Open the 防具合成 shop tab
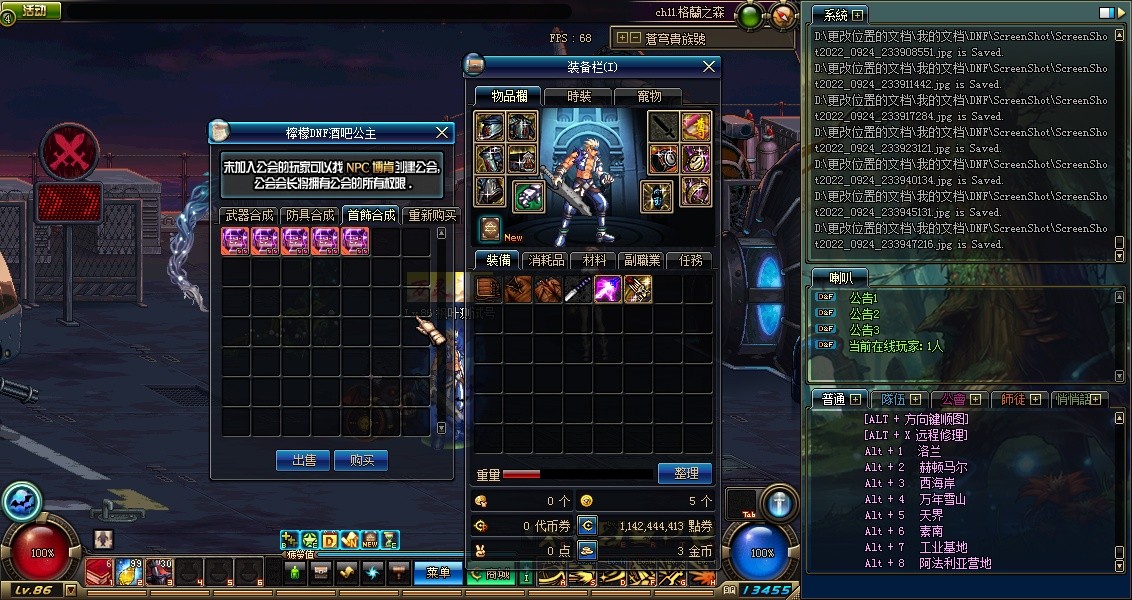 [310, 215]
